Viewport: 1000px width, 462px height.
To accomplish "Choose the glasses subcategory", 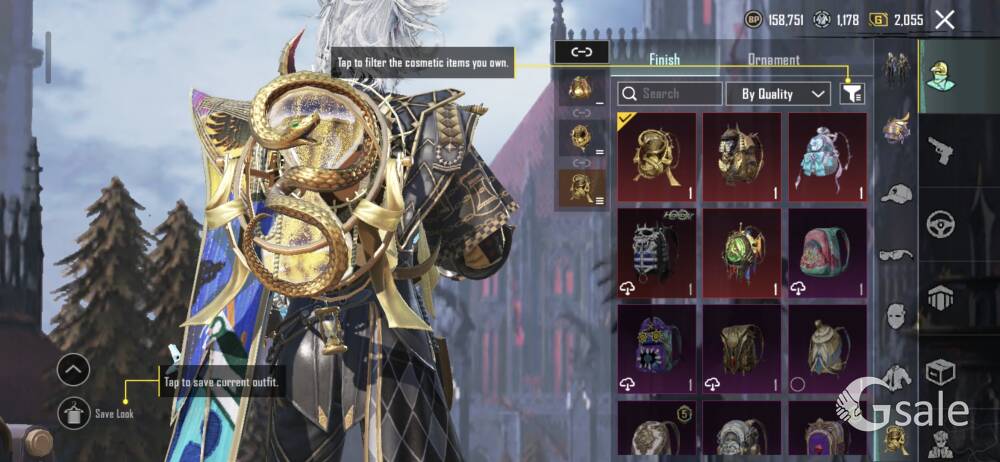I will point(896,255).
